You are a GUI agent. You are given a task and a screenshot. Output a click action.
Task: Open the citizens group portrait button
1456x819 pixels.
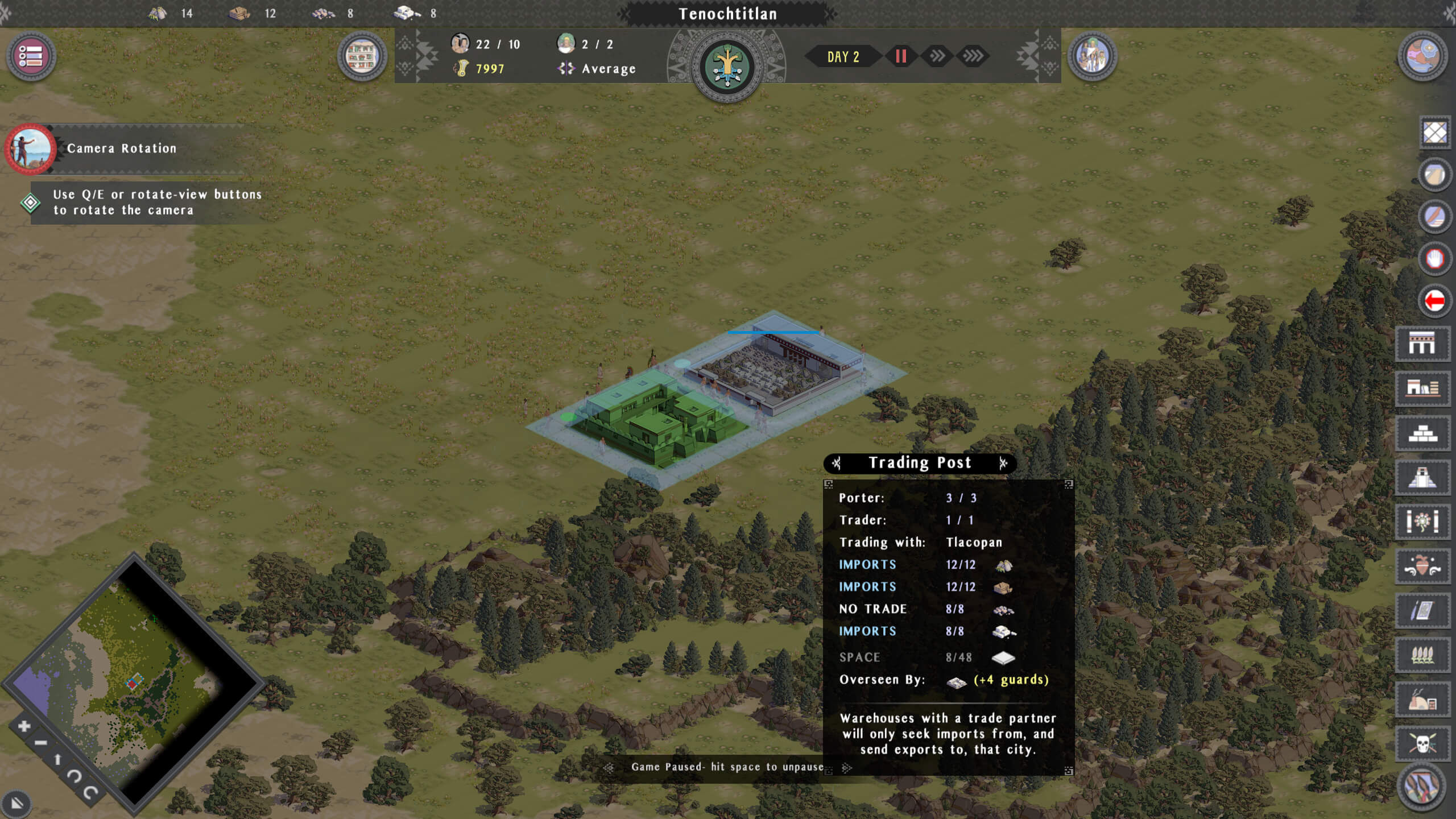(1092, 56)
